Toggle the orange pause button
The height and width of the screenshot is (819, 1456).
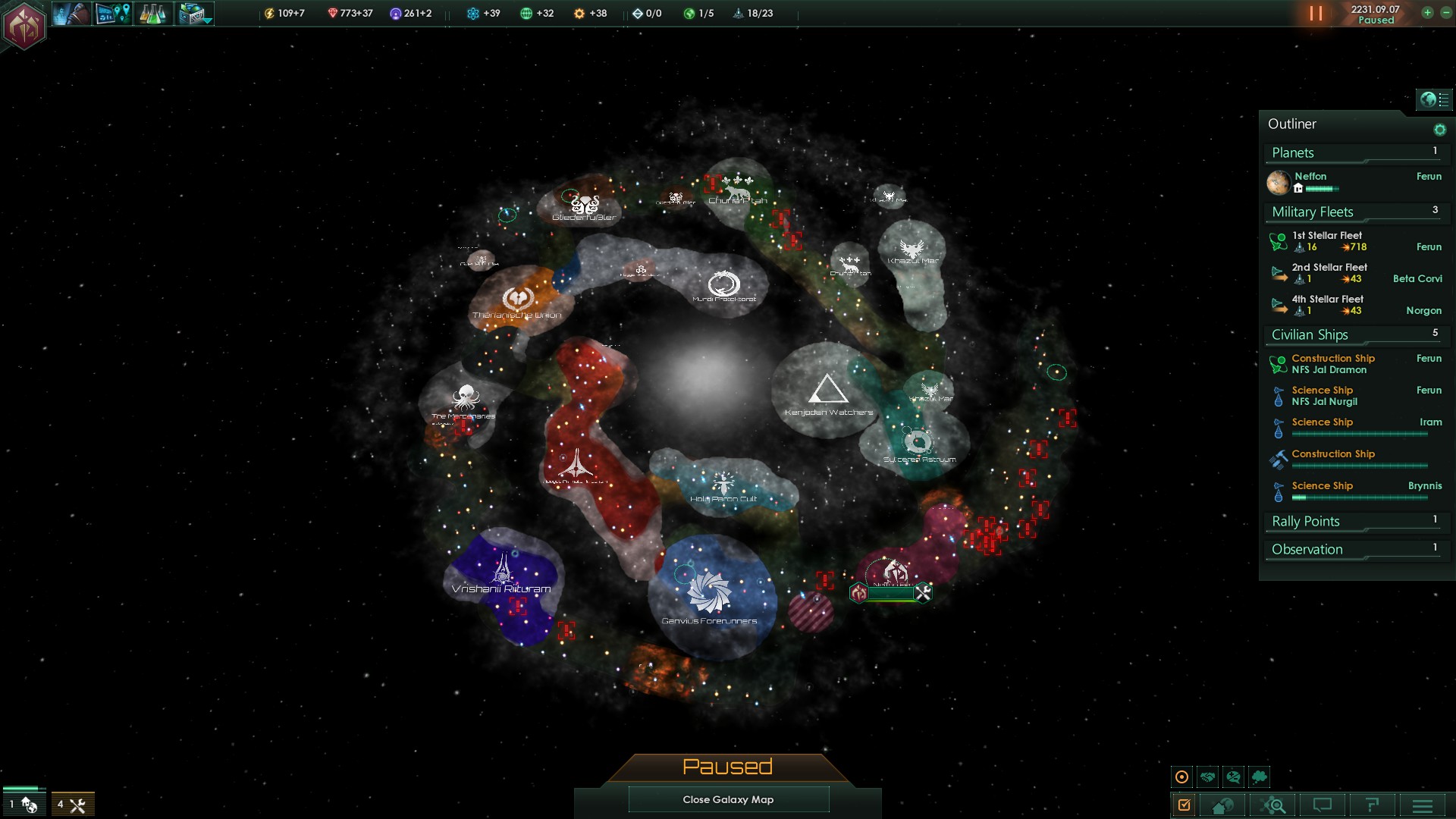pyautogui.click(x=1316, y=14)
